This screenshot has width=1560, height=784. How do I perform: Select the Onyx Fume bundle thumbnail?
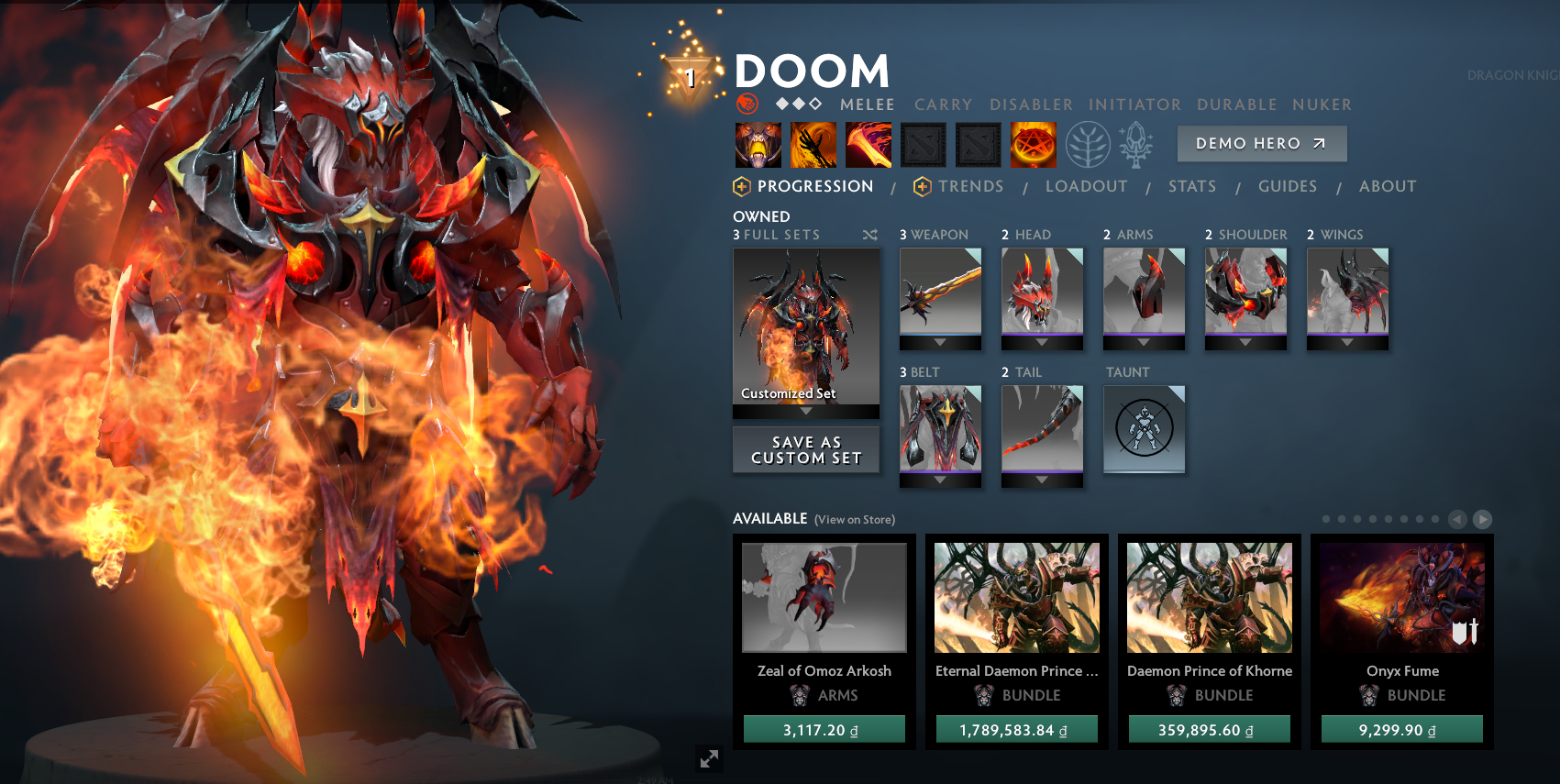(x=1401, y=597)
